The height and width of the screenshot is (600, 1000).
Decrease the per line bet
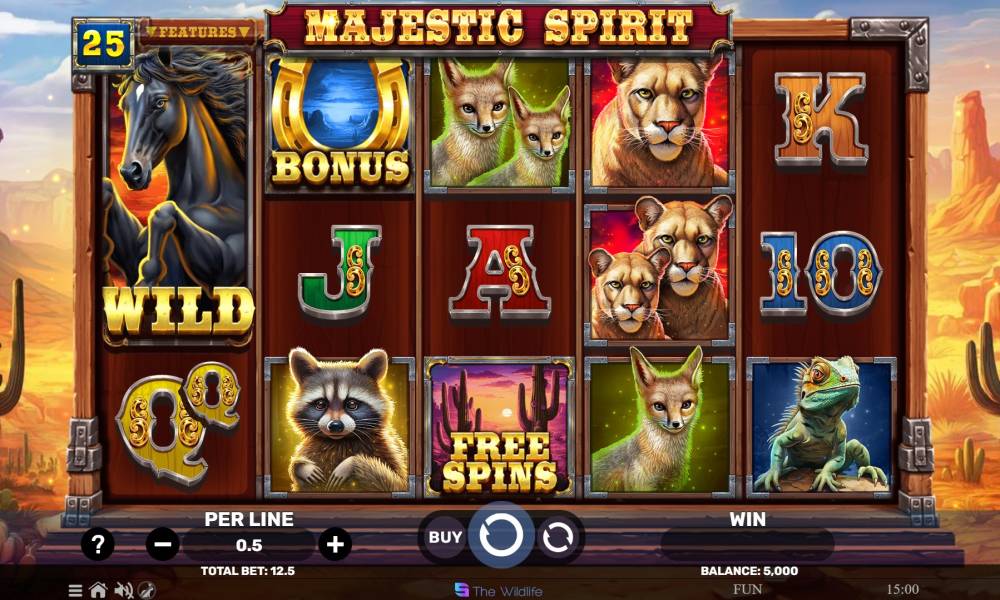(162, 545)
